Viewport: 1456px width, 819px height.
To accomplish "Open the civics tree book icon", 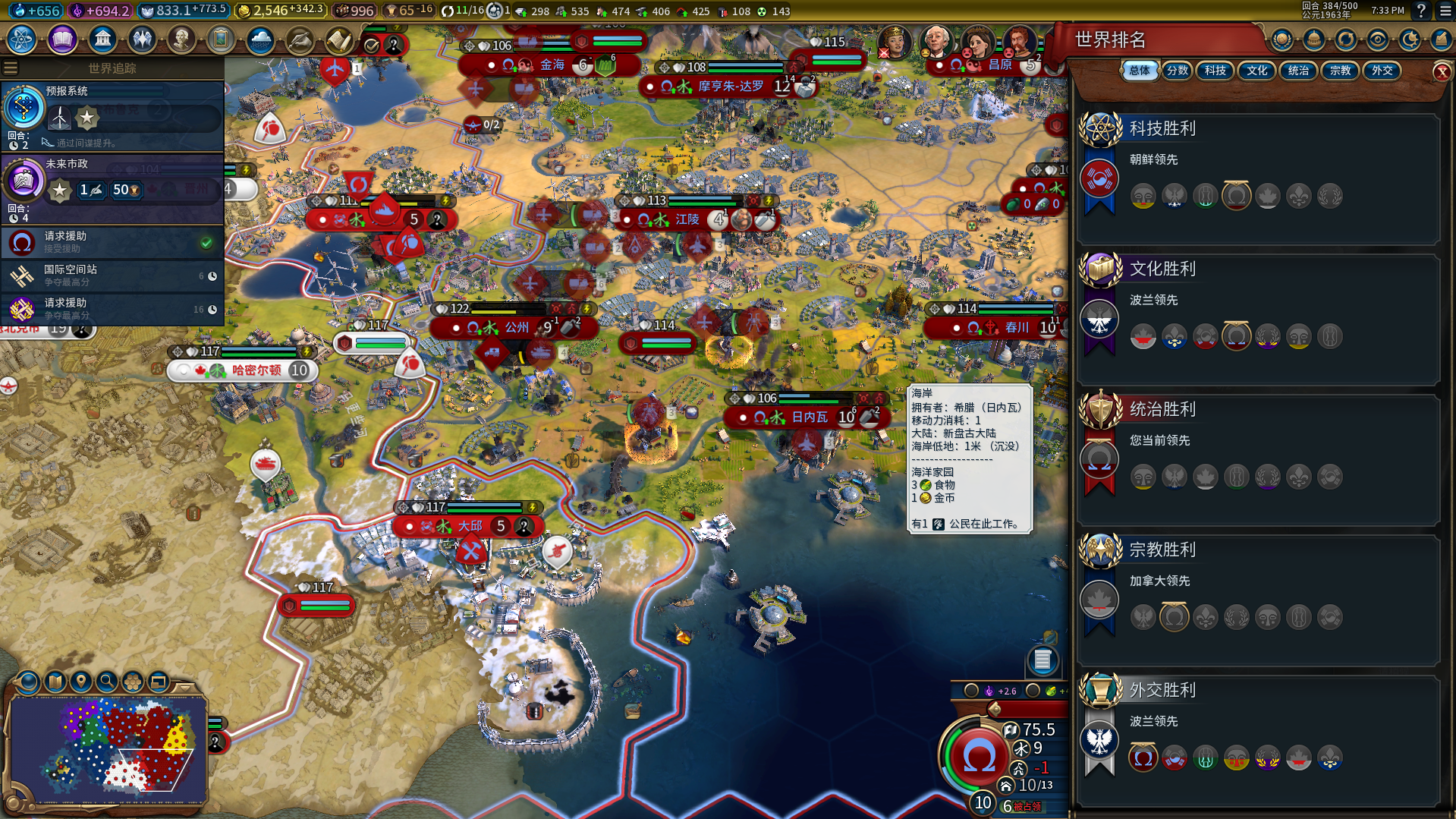I will tap(62, 39).
